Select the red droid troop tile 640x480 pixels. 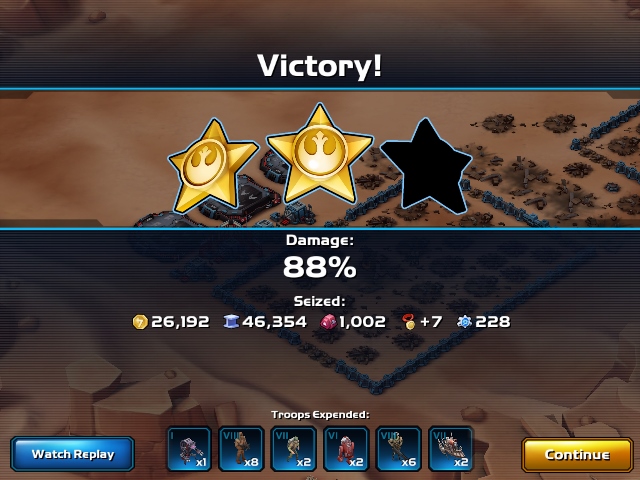point(346,450)
